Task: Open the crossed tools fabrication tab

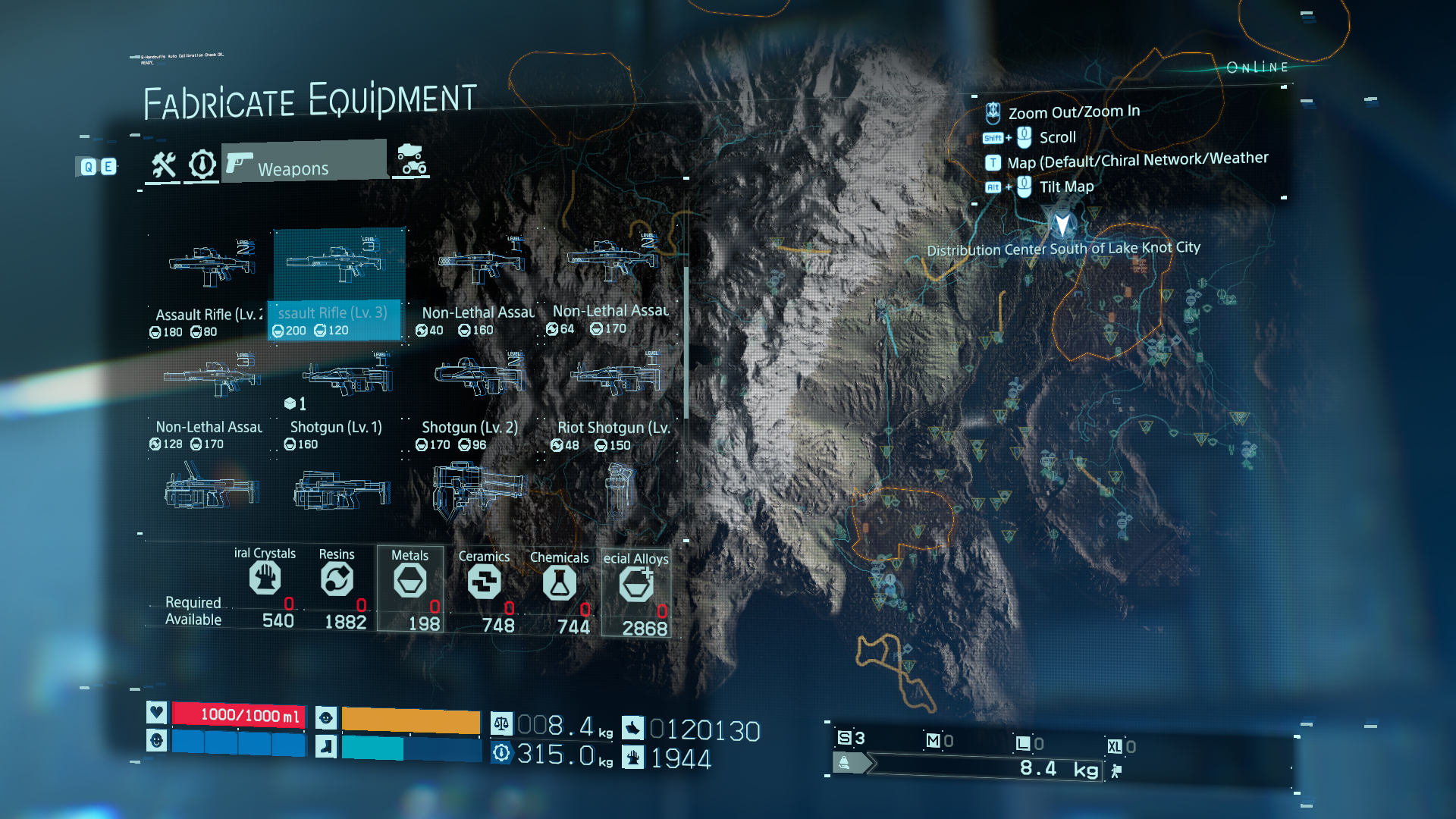Action: pos(163,165)
